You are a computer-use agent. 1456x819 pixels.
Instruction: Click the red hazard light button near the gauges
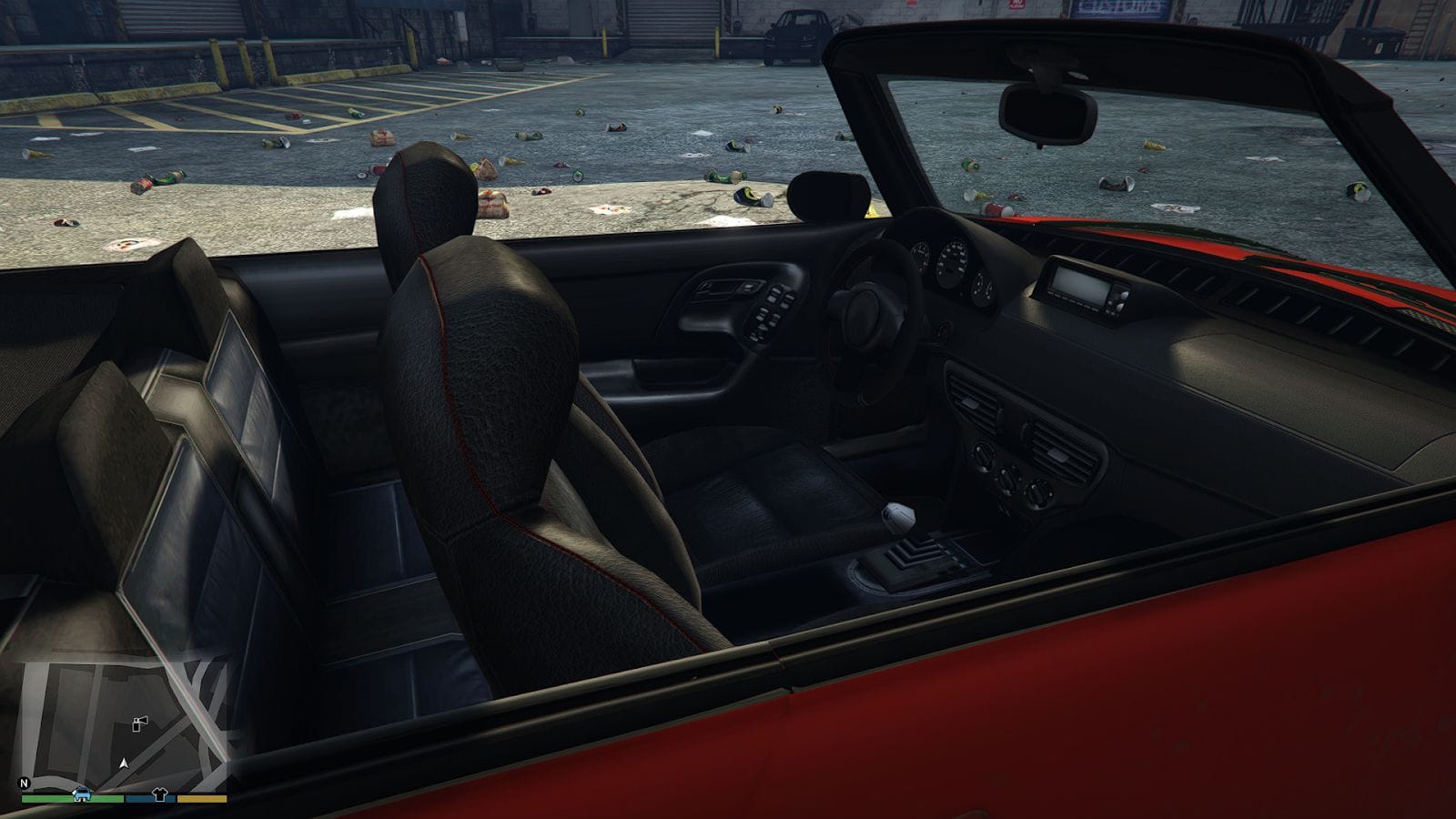942,331
